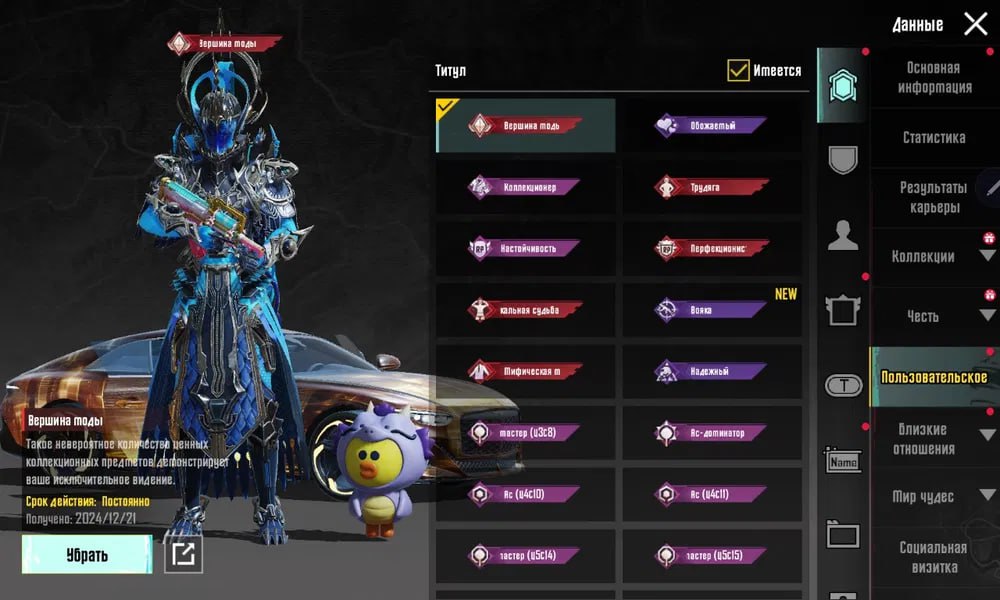
Task: Expand Близкие отношения menu
Action: pos(935,438)
